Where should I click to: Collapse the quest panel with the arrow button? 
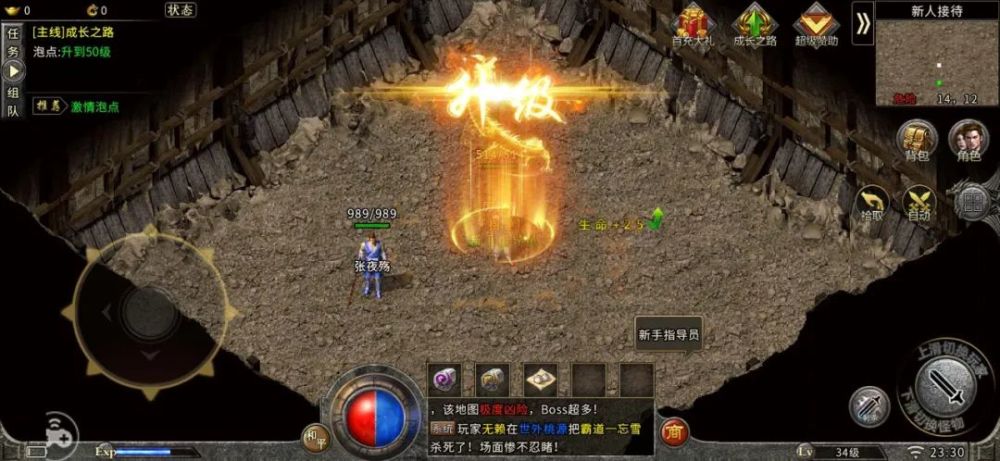[13, 72]
